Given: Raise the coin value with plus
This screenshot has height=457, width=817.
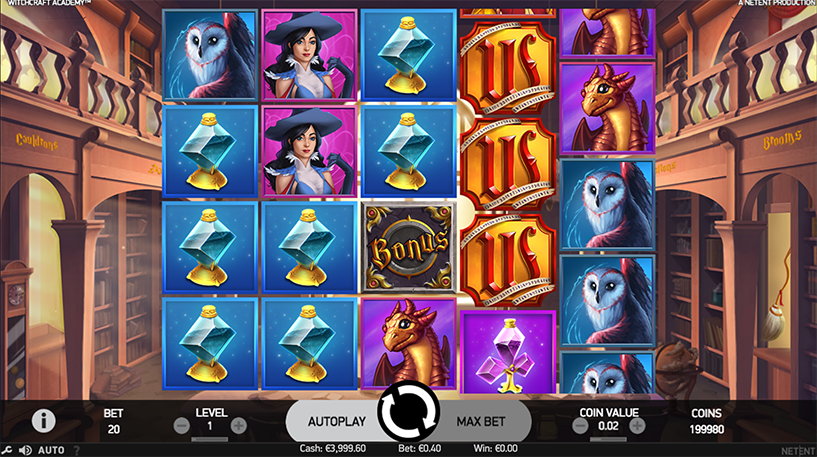Looking at the screenshot, I should point(637,425).
